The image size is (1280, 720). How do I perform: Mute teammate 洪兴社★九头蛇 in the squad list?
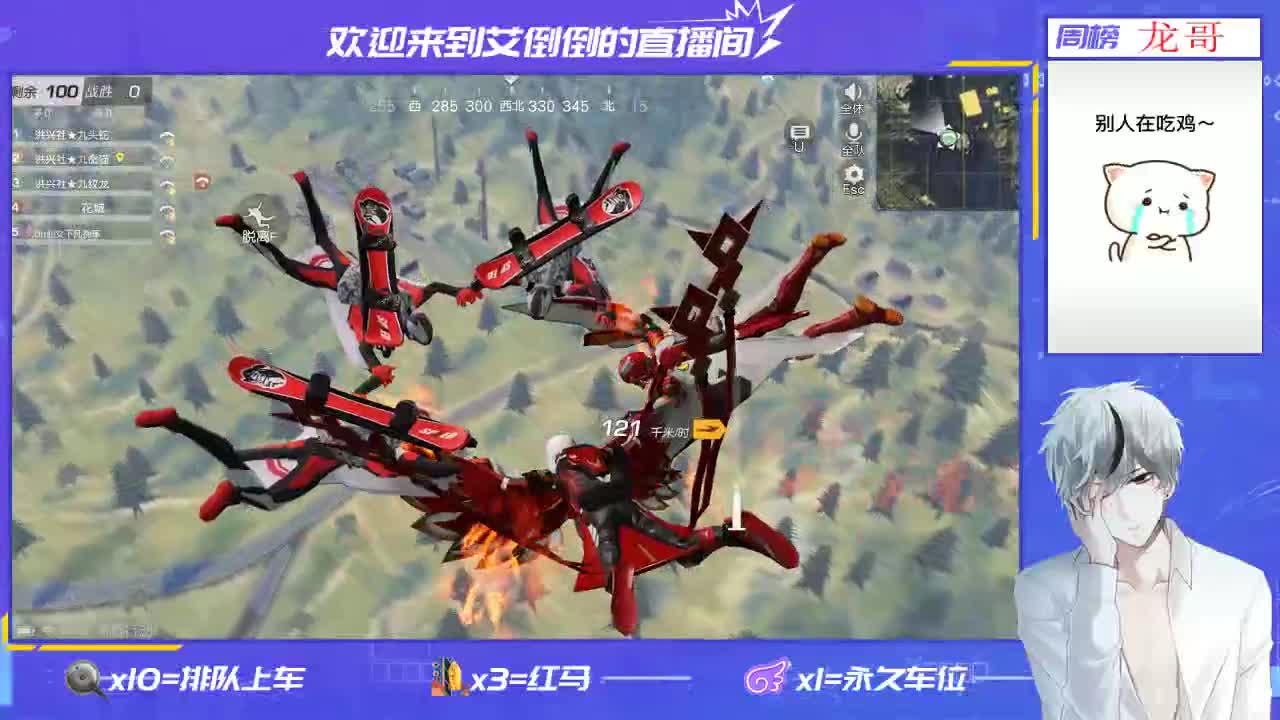tap(168, 136)
